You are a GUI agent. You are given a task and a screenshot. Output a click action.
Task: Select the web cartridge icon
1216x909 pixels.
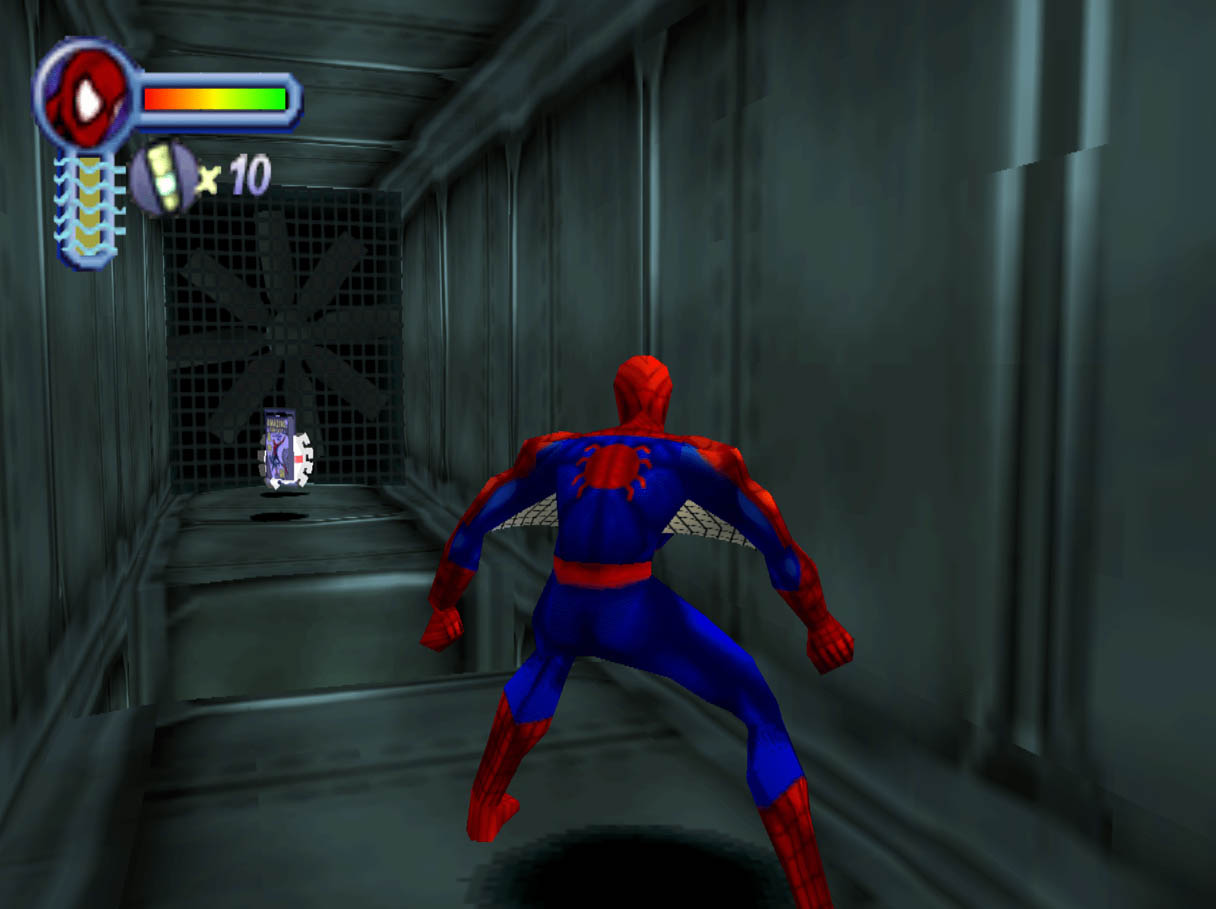pyautogui.click(x=163, y=177)
